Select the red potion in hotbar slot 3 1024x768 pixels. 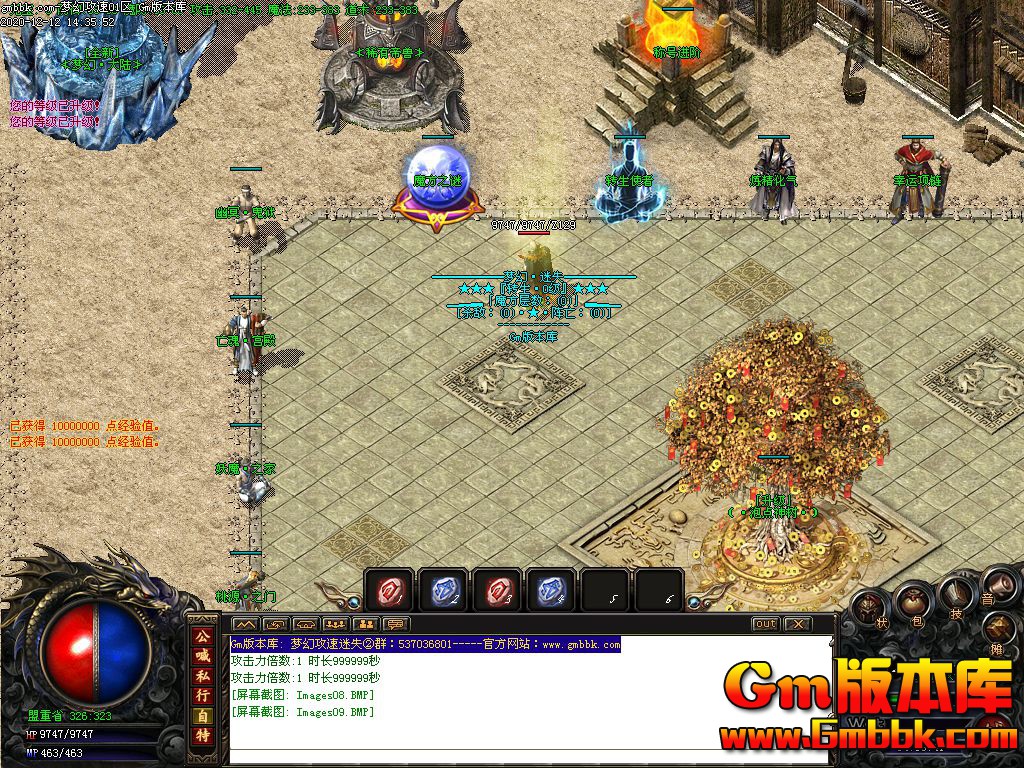498,591
